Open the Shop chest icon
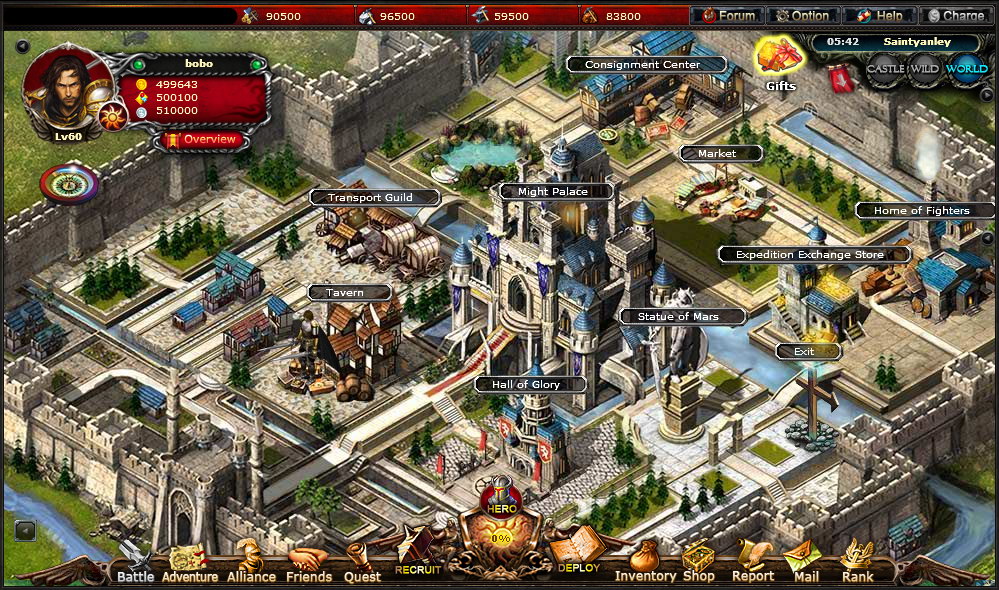The image size is (999, 590). [698, 564]
